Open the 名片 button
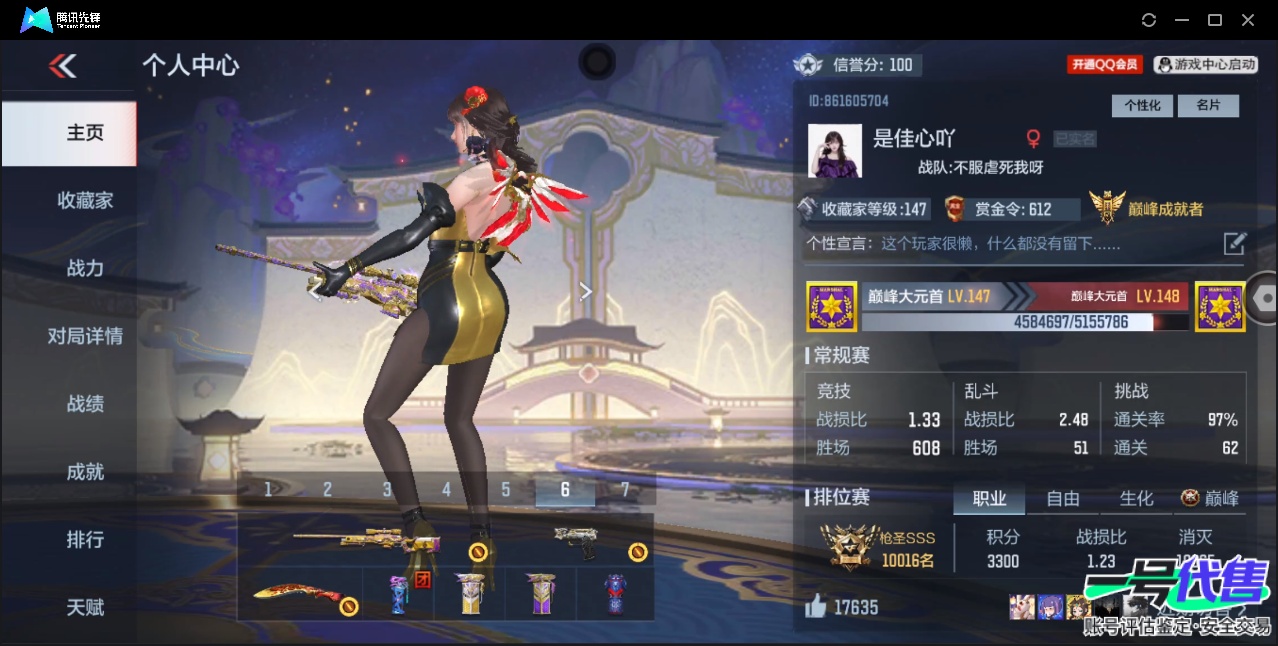The image size is (1278, 646). 1208,105
